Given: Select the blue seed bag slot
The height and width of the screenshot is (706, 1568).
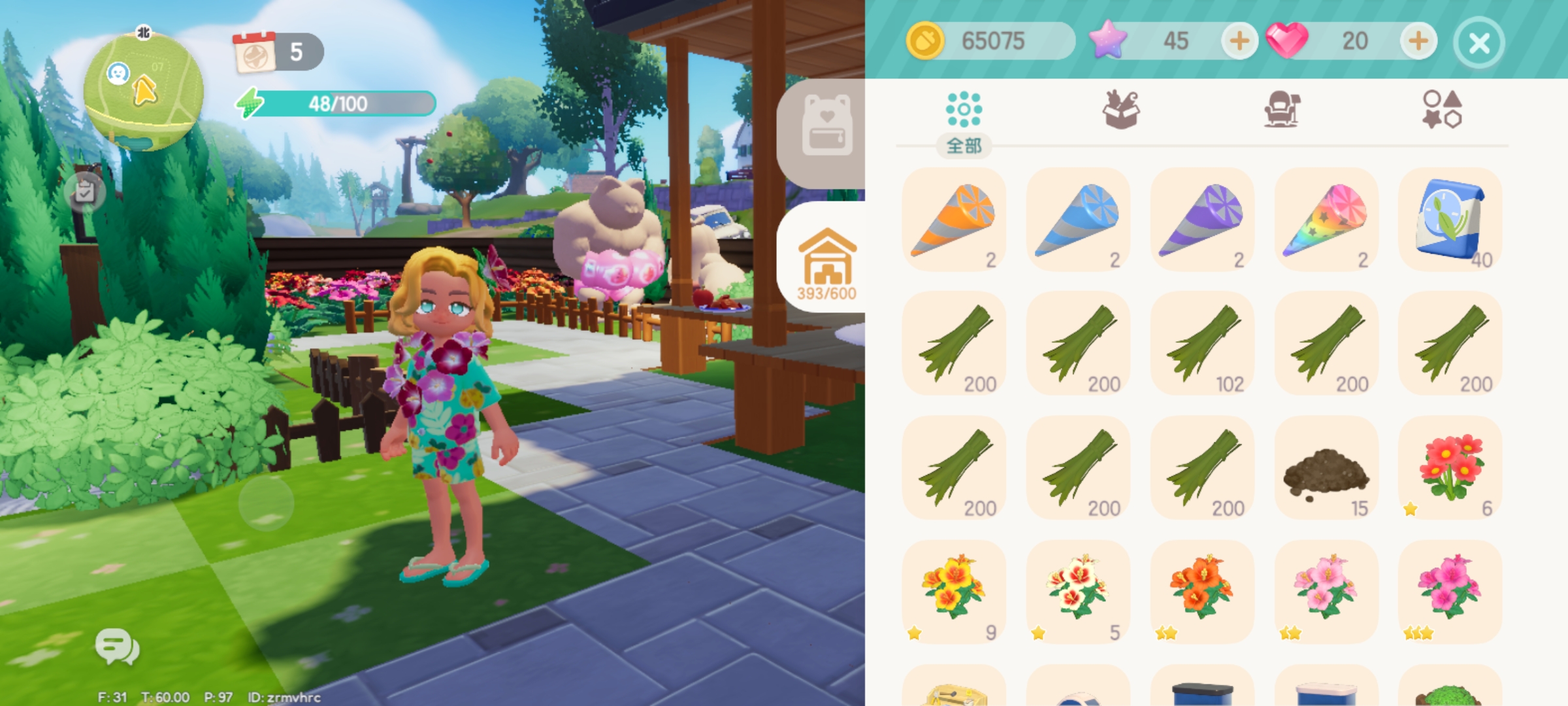Looking at the screenshot, I should click(x=1450, y=220).
